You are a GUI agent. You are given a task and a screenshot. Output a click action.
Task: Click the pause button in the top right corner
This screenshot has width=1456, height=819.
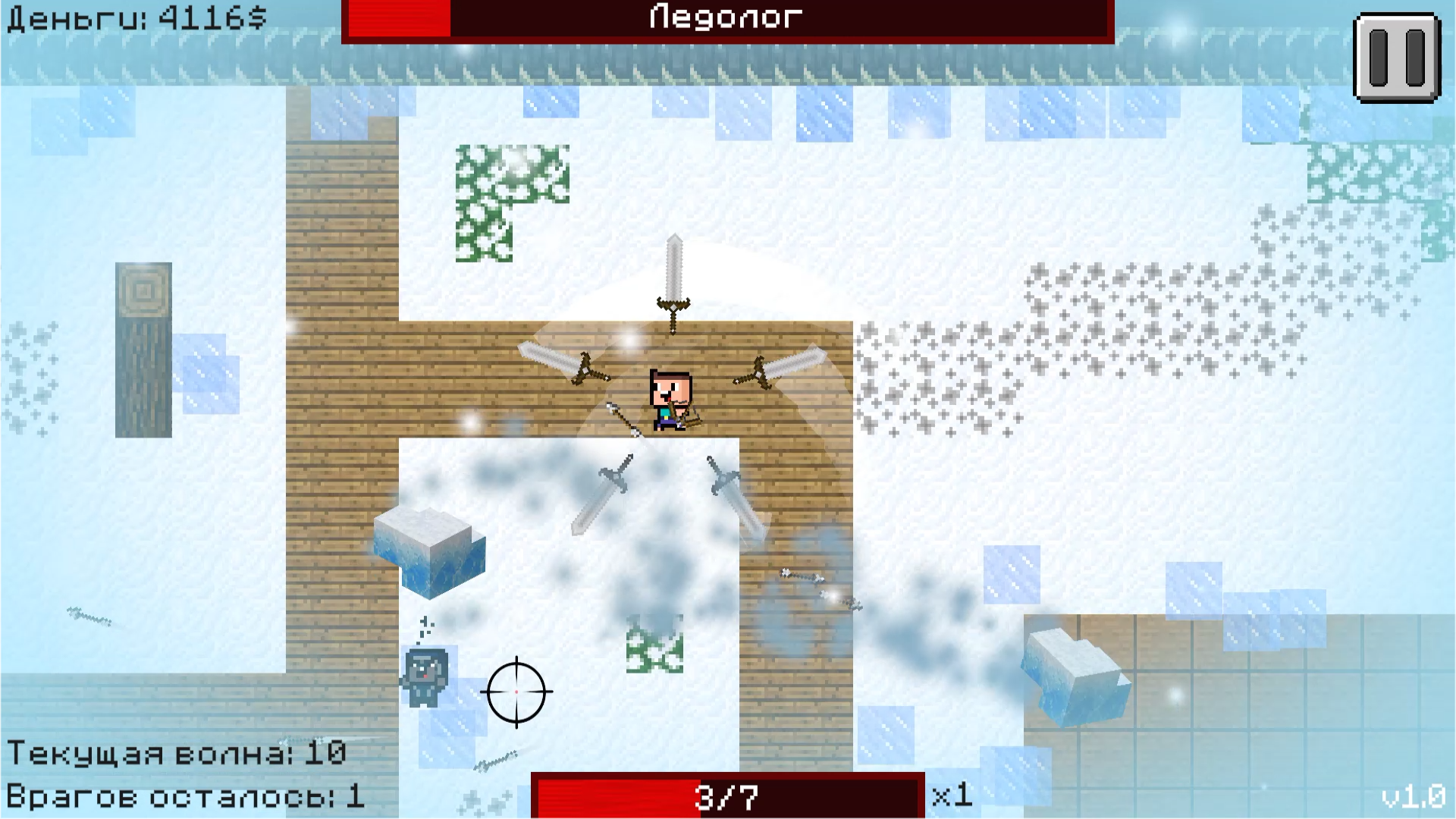point(1399,57)
